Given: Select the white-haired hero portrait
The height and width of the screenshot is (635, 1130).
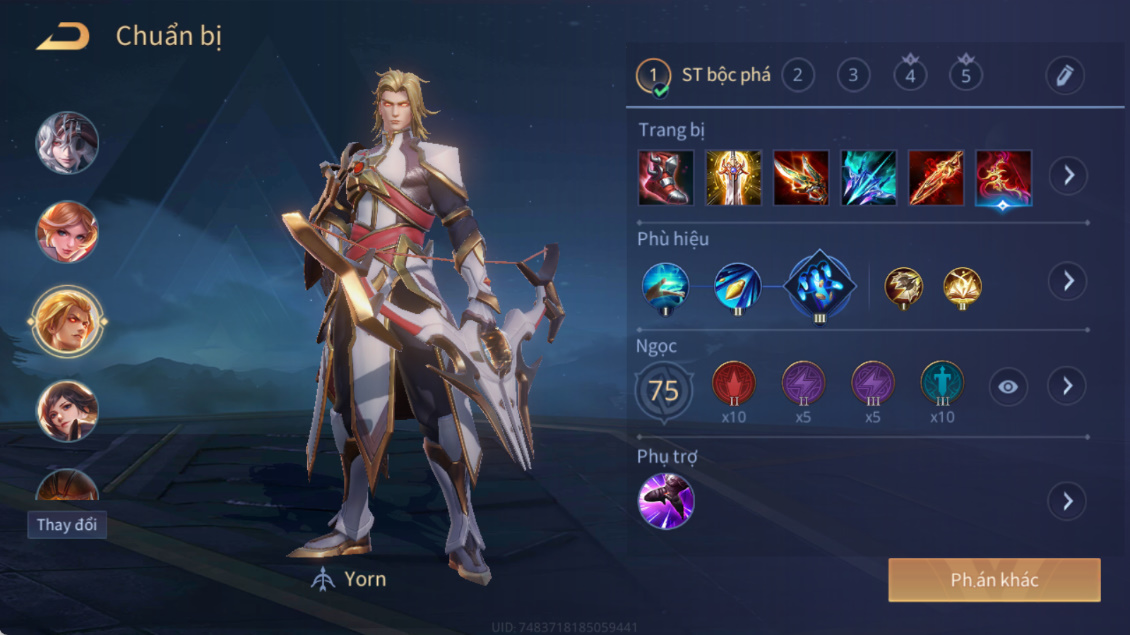Looking at the screenshot, I should pyautogui.click(x=68, y=143).
